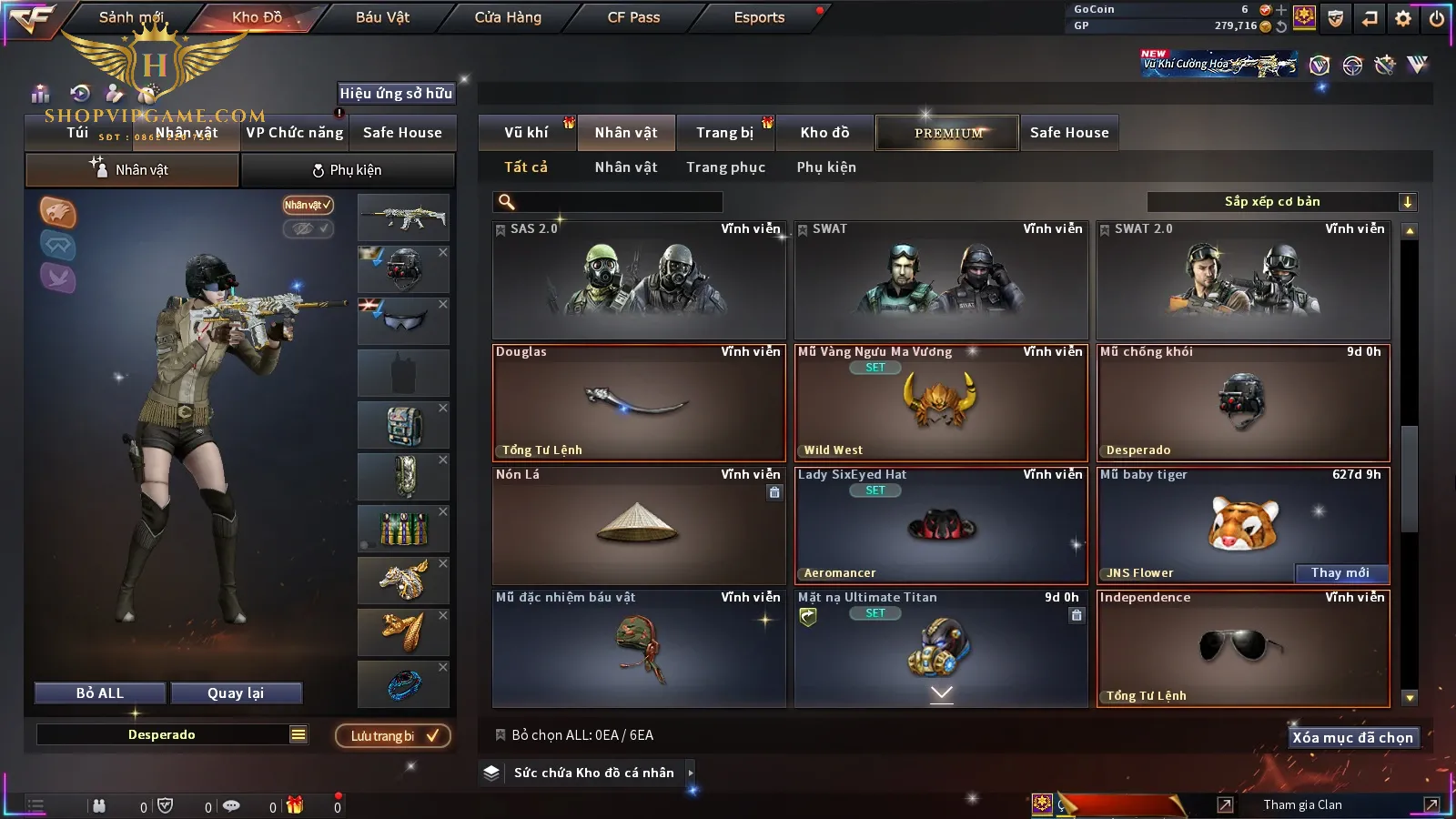
Task: Open the Sắp xếp cơ bản dropdown
Action: (1282, 202)
